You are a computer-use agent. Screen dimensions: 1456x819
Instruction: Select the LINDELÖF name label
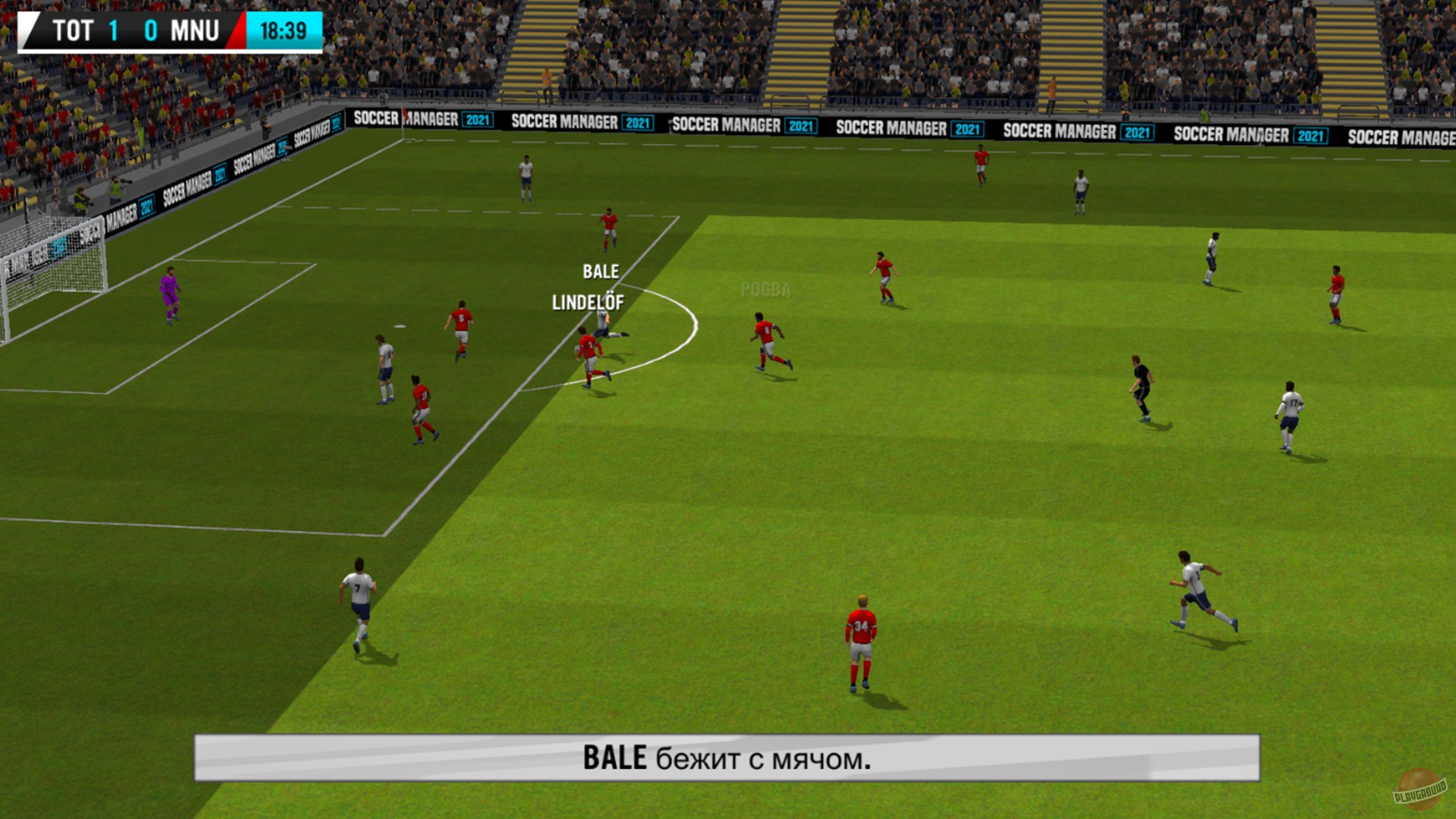(x=588, y=303)
